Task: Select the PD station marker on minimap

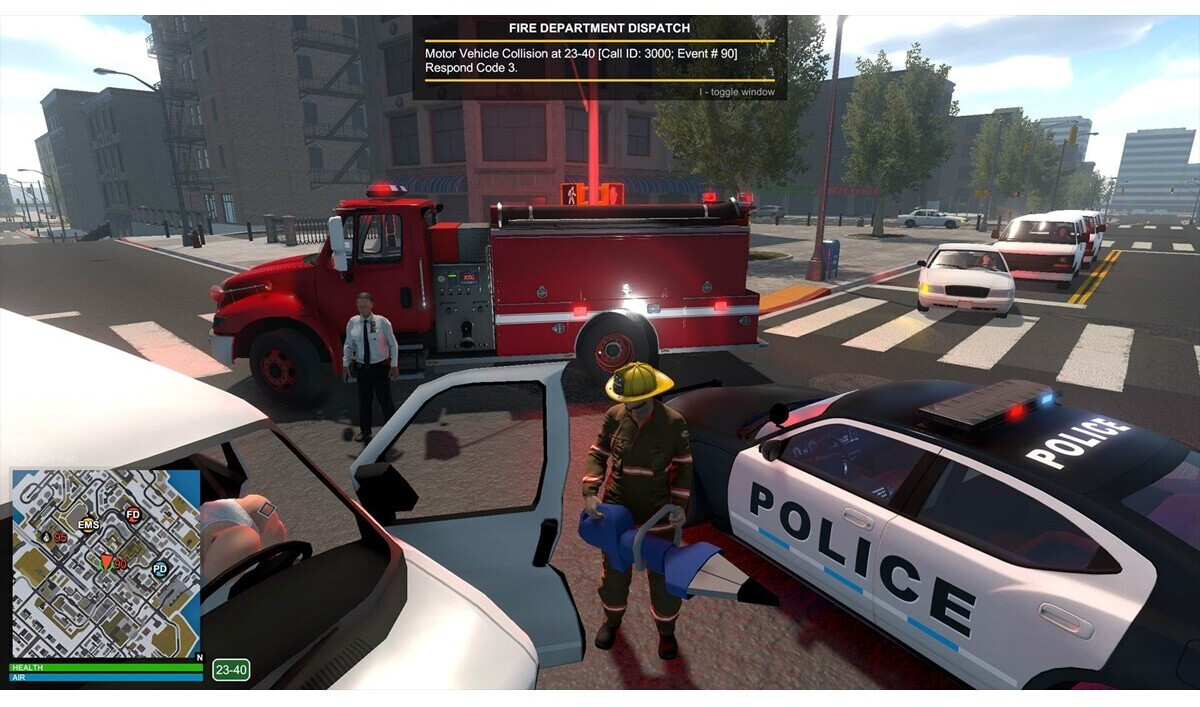Action: [159, 569]
